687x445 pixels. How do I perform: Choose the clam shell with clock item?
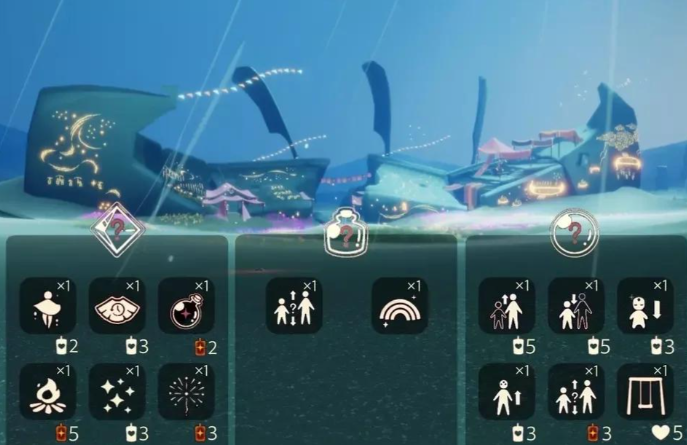pos(117,305)
